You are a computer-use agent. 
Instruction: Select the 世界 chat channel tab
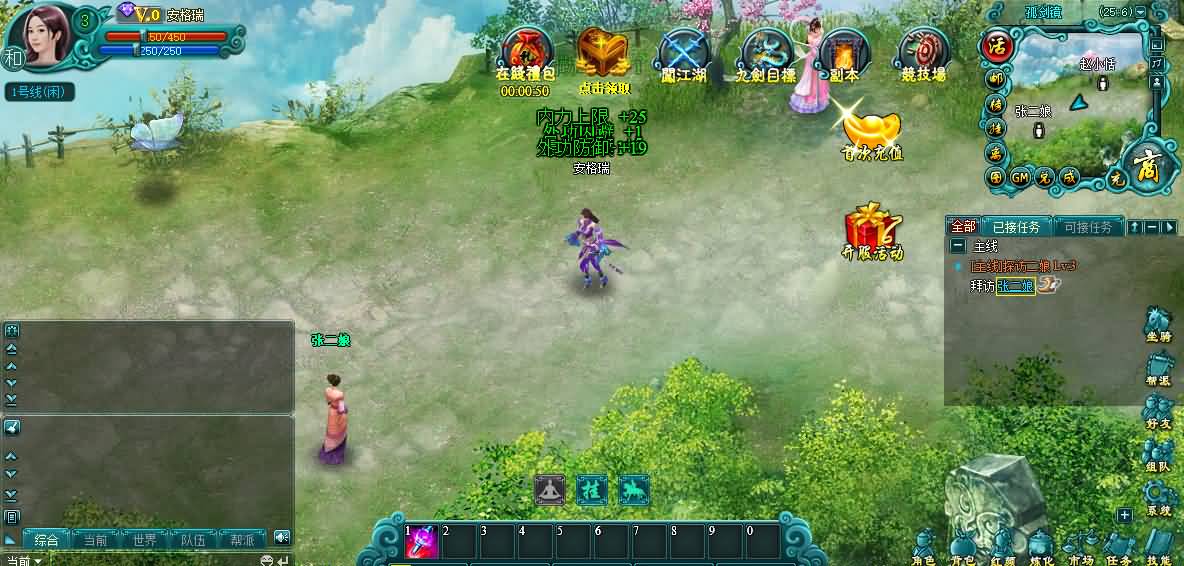click(144, 539)
